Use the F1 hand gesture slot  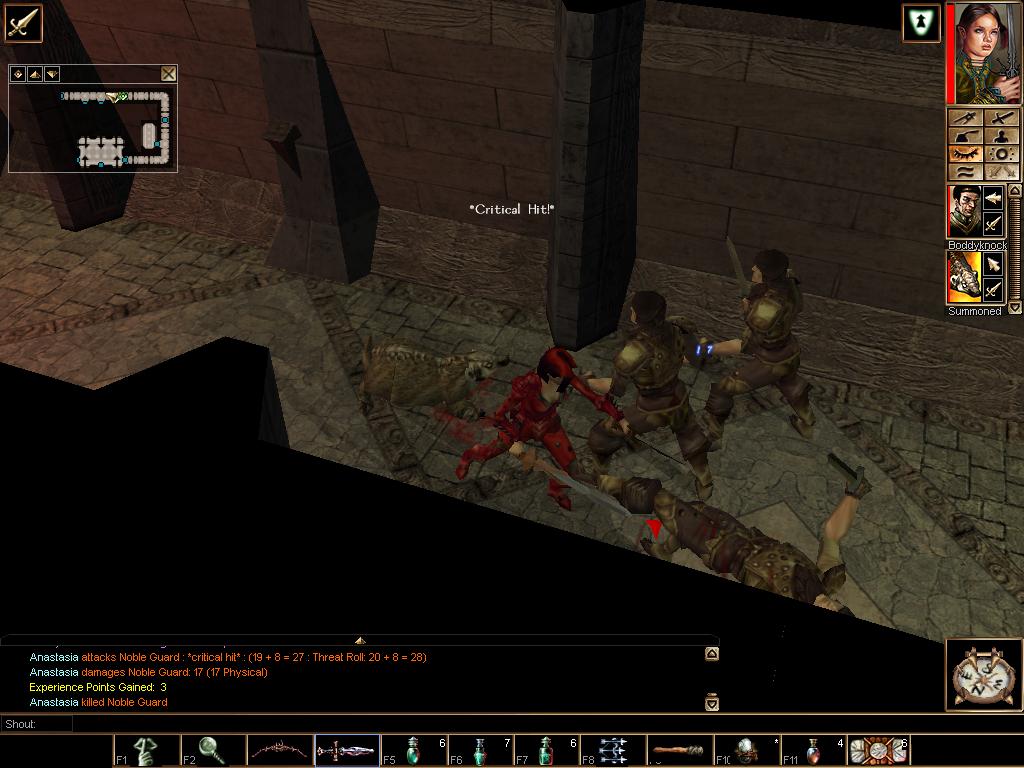point(146,750)
